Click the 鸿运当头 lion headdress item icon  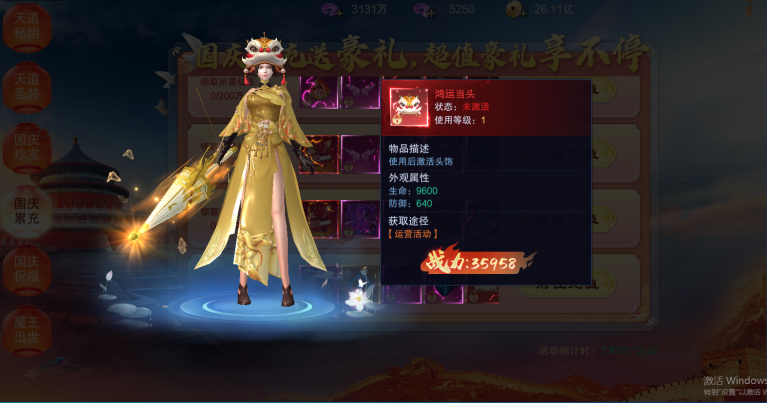pyautogui.click(x=408, y=106)
